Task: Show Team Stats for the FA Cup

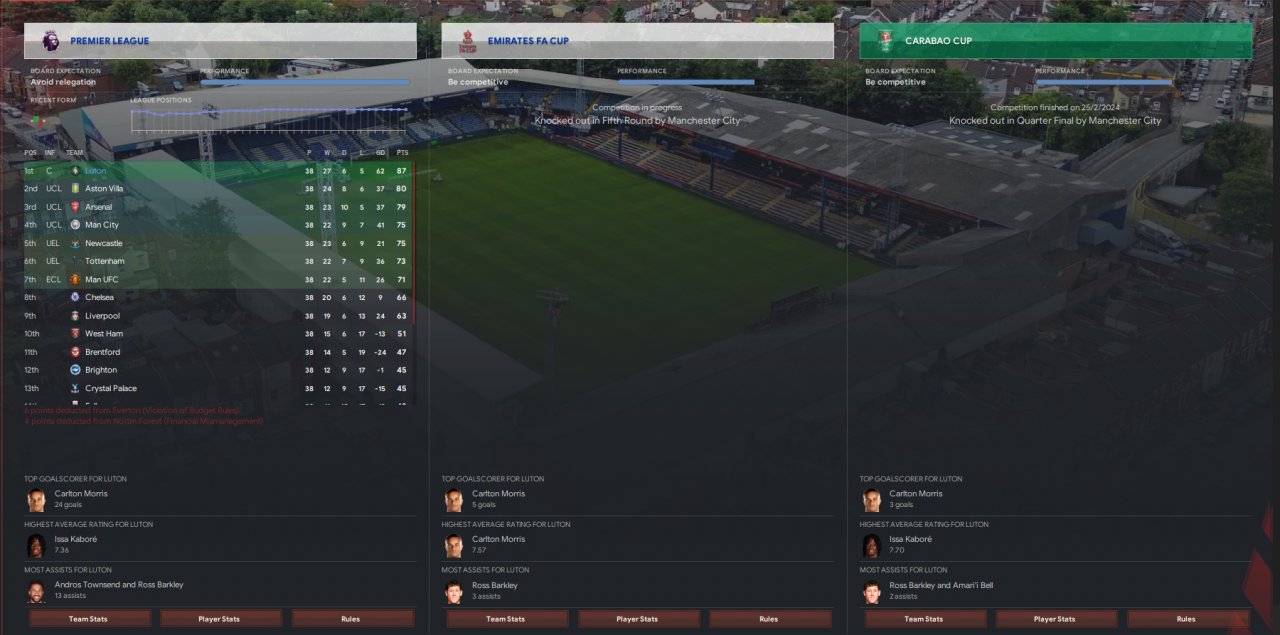Action: 505,619
